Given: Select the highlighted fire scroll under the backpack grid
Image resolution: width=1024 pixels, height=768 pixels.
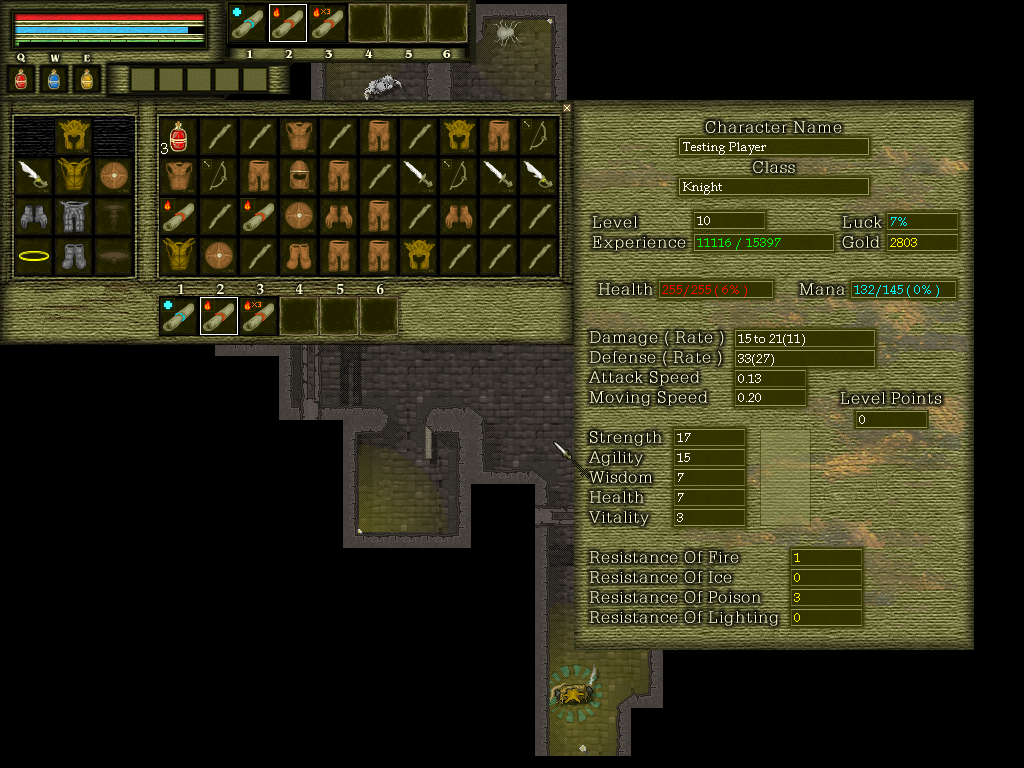Looking at the screenshot, I should (219, 316).
